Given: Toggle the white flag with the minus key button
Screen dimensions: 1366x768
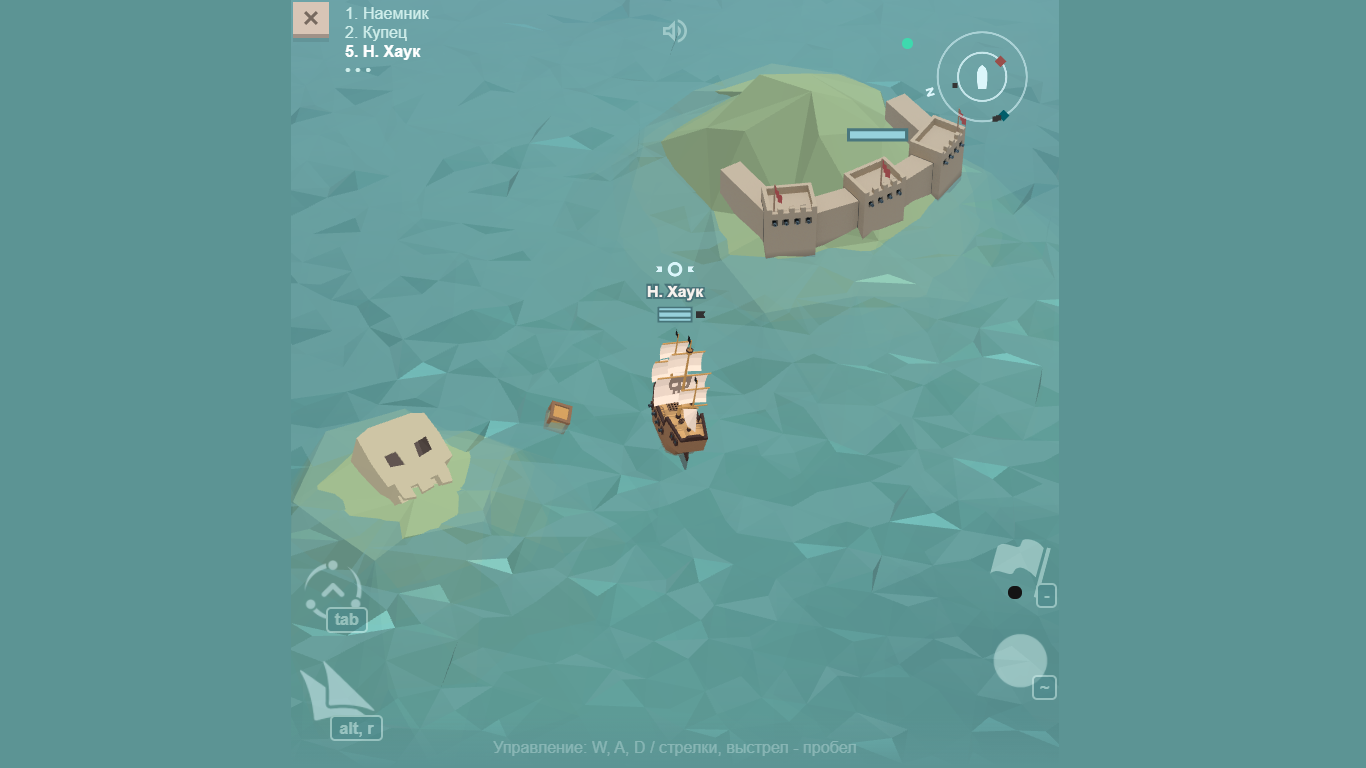Looking at the screenshot, I should pyautogui.click(x=1046, y=595).
